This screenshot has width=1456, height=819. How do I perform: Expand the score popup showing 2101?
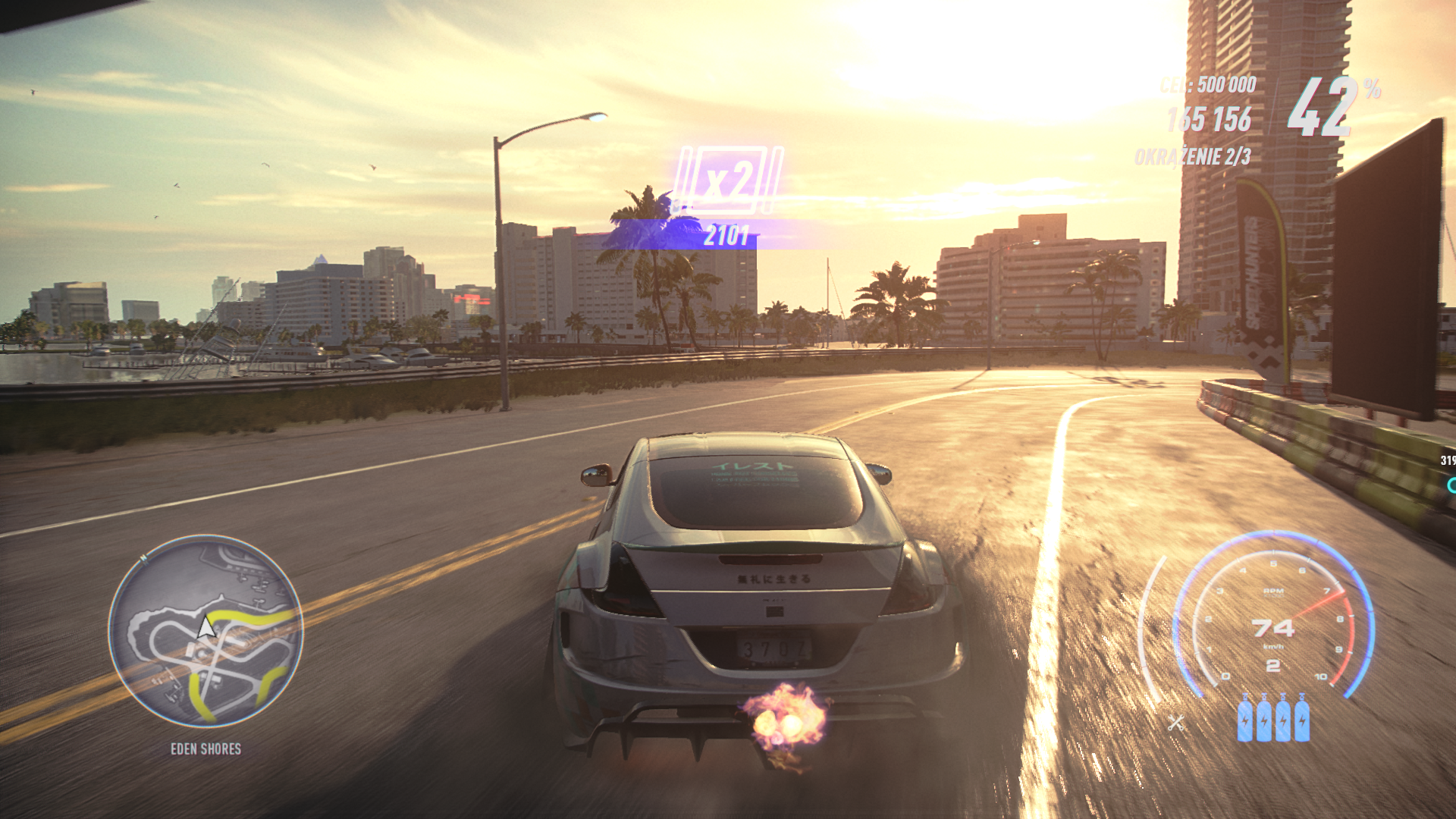[x=726, y=235]
